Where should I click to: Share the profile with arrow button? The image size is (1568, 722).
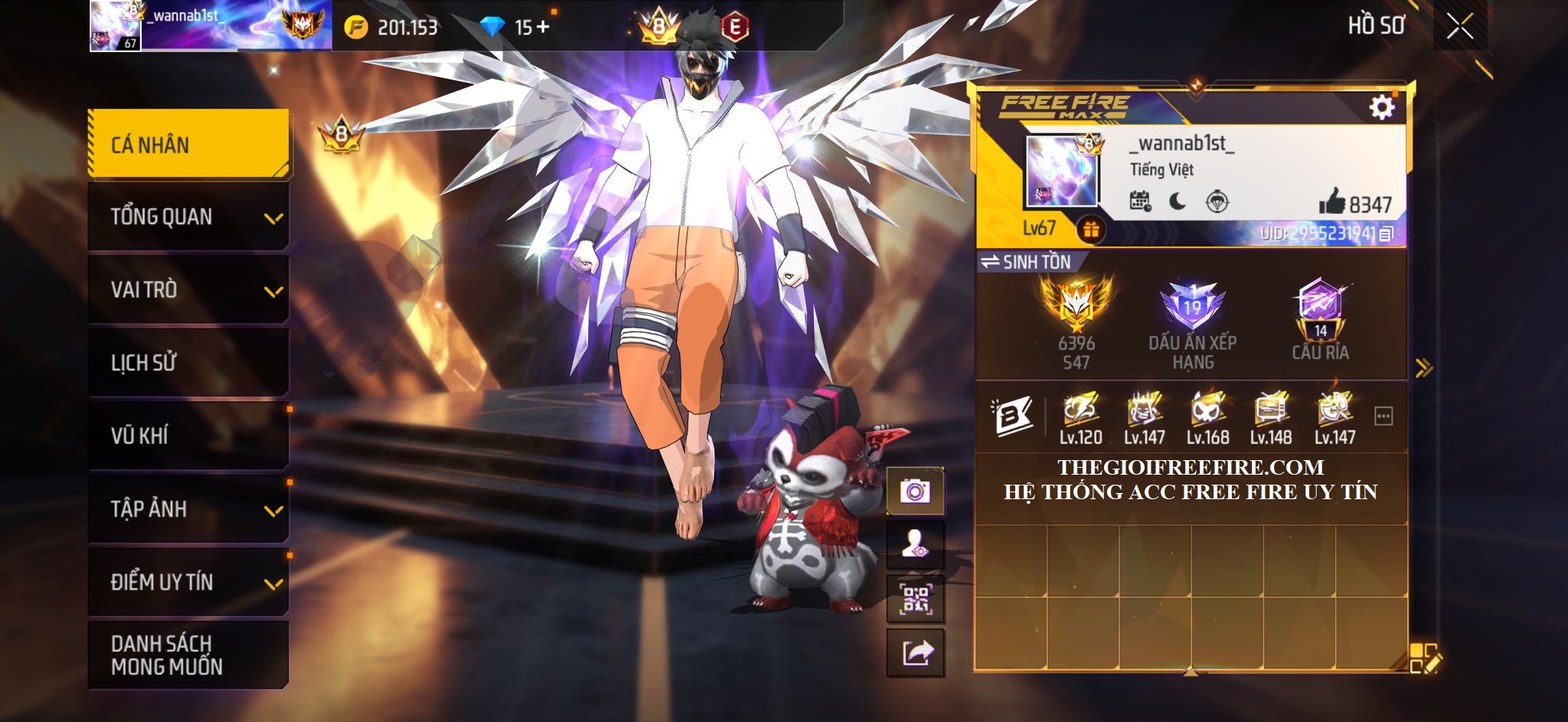tap(916, 653)
